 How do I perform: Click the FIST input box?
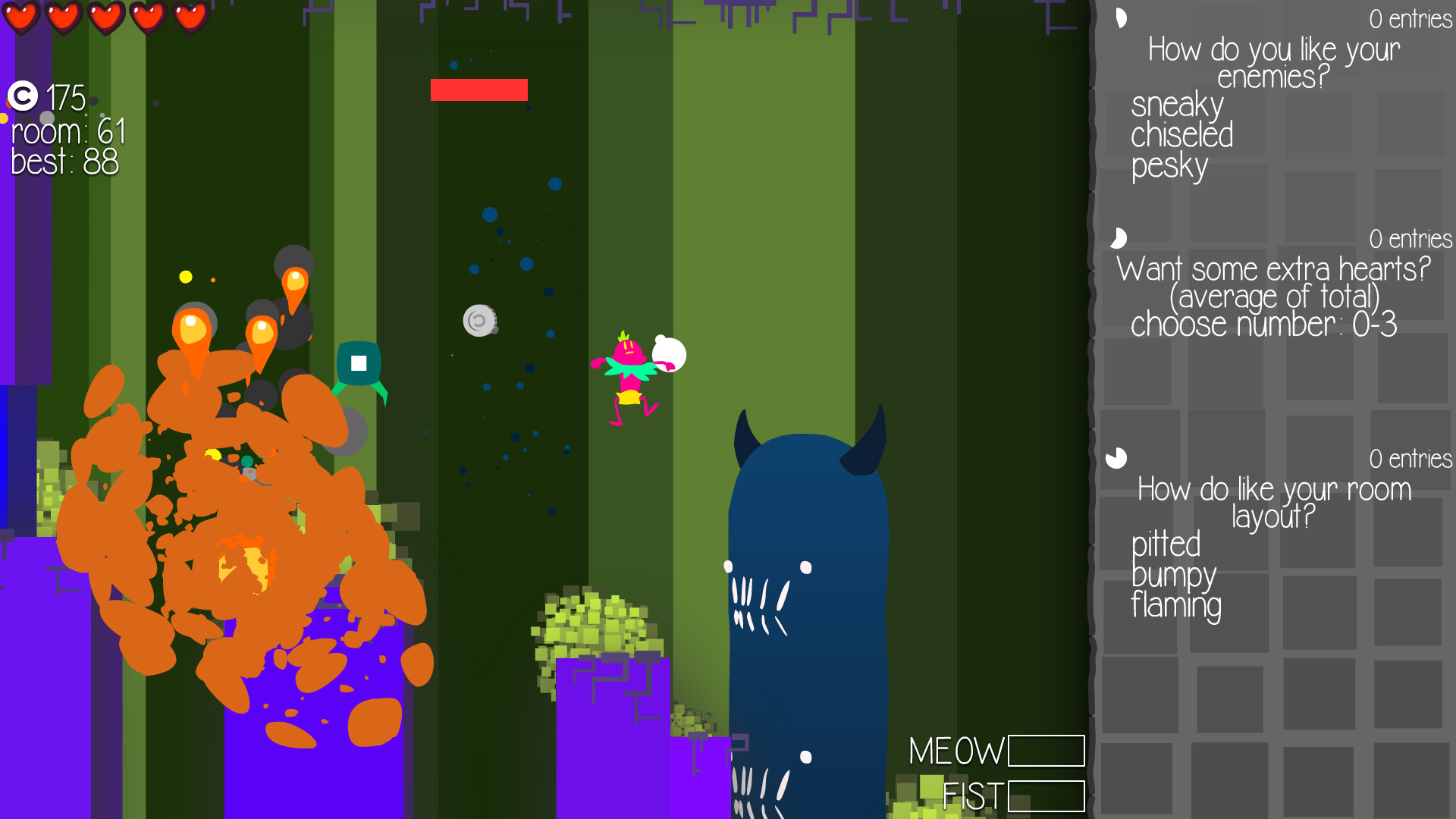[1046, 796]
